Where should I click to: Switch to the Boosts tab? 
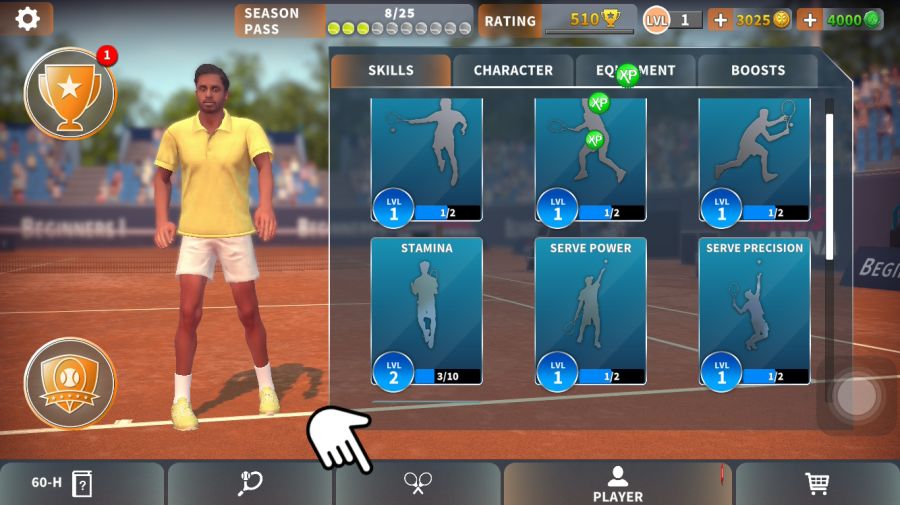coord(758,71)
